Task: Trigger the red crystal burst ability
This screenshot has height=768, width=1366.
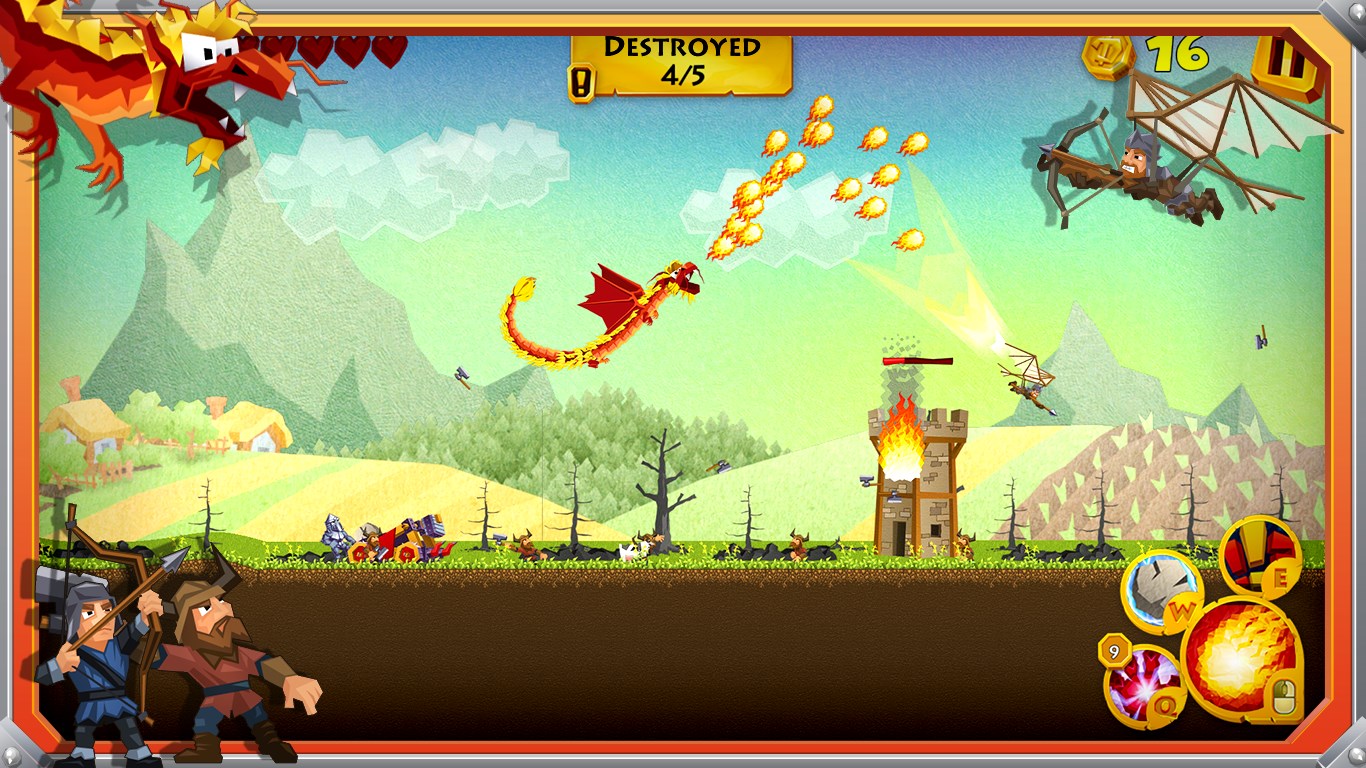Action: [x=1142, y=687]
